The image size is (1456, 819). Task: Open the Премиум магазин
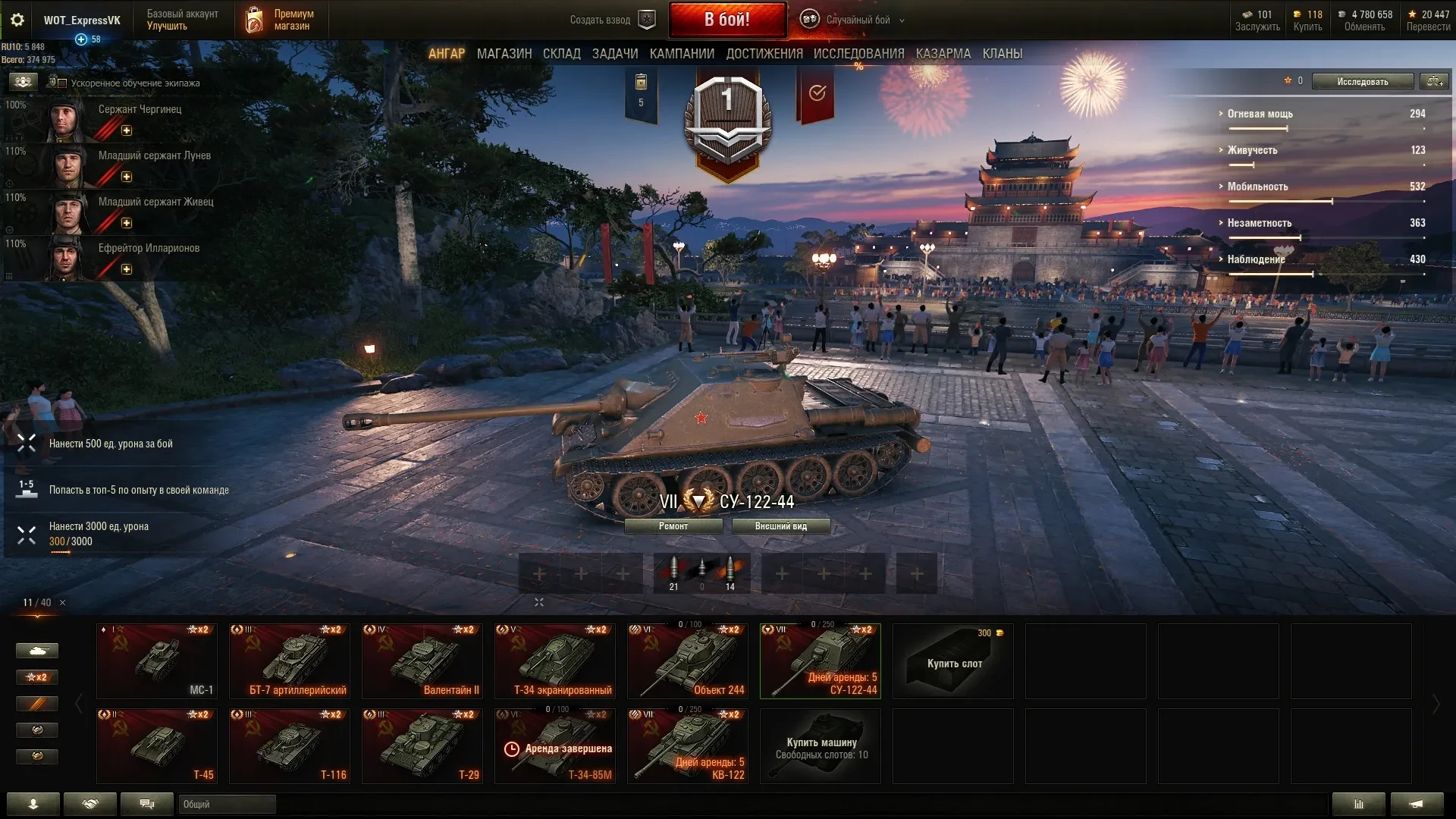(x=281, y=20)
